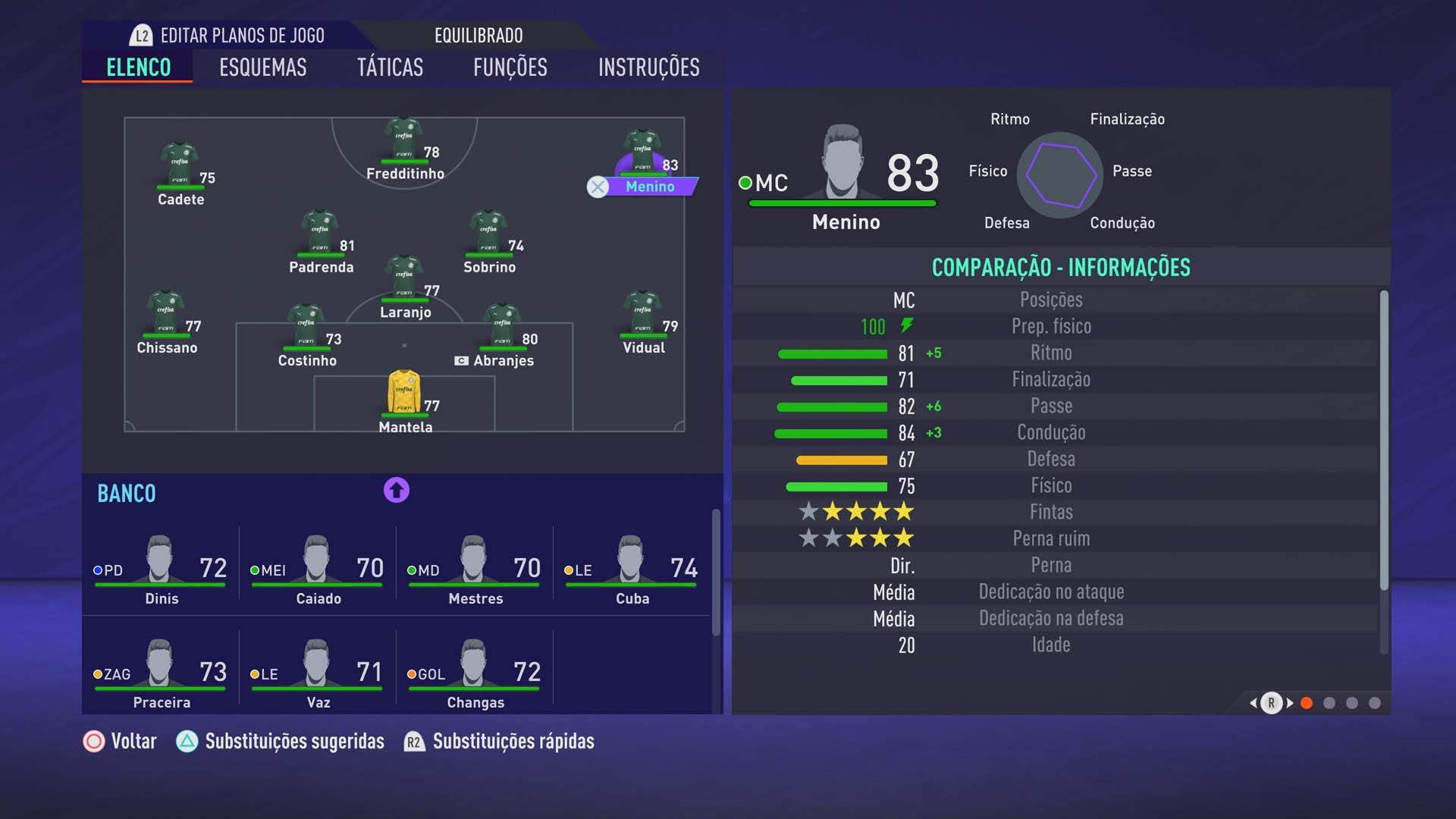Click the left arrow beside the R indicator

coord(1251,703)
